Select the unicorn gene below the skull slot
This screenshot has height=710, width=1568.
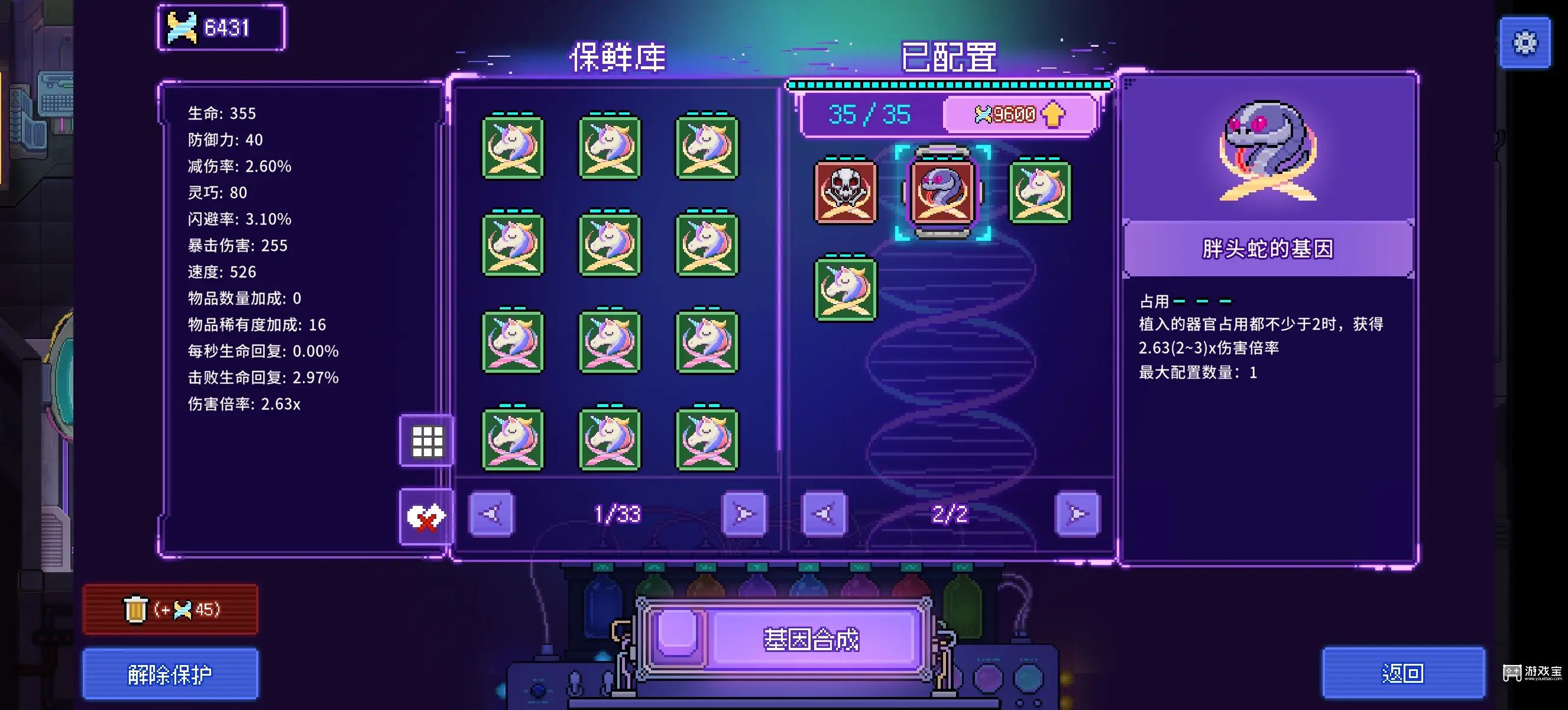click(x=845, y=291)
